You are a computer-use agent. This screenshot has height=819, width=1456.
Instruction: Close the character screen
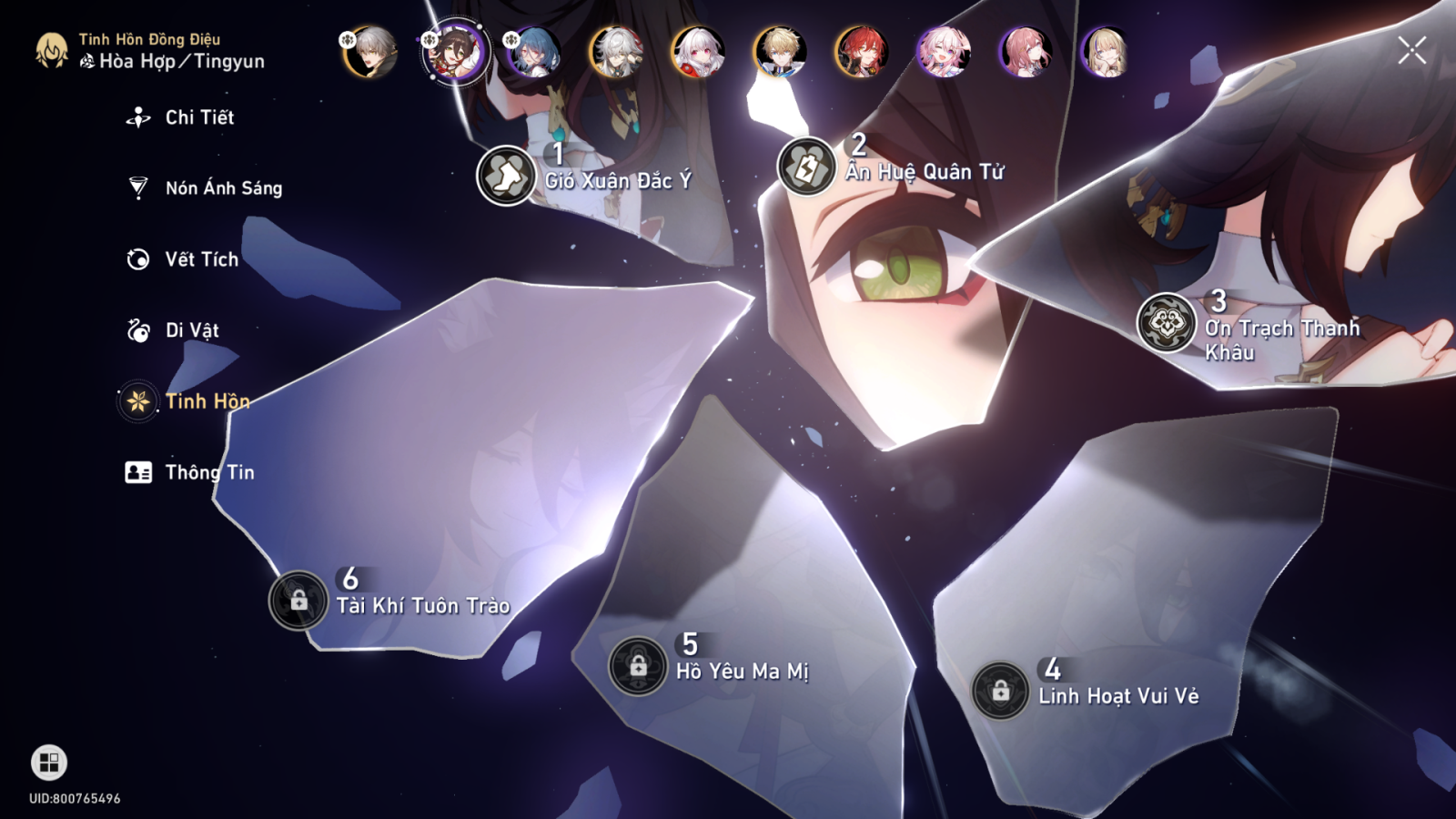[x=1411, y=50]
